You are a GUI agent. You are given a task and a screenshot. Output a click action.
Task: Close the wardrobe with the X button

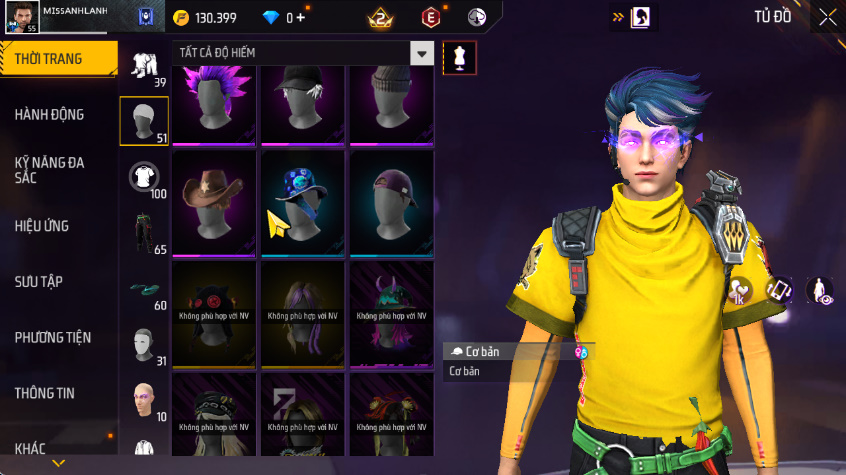tap(828, 17)
